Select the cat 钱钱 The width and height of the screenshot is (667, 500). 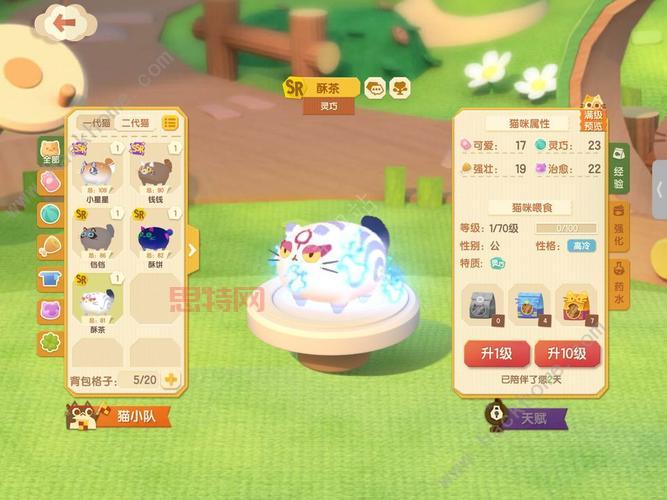152,173
